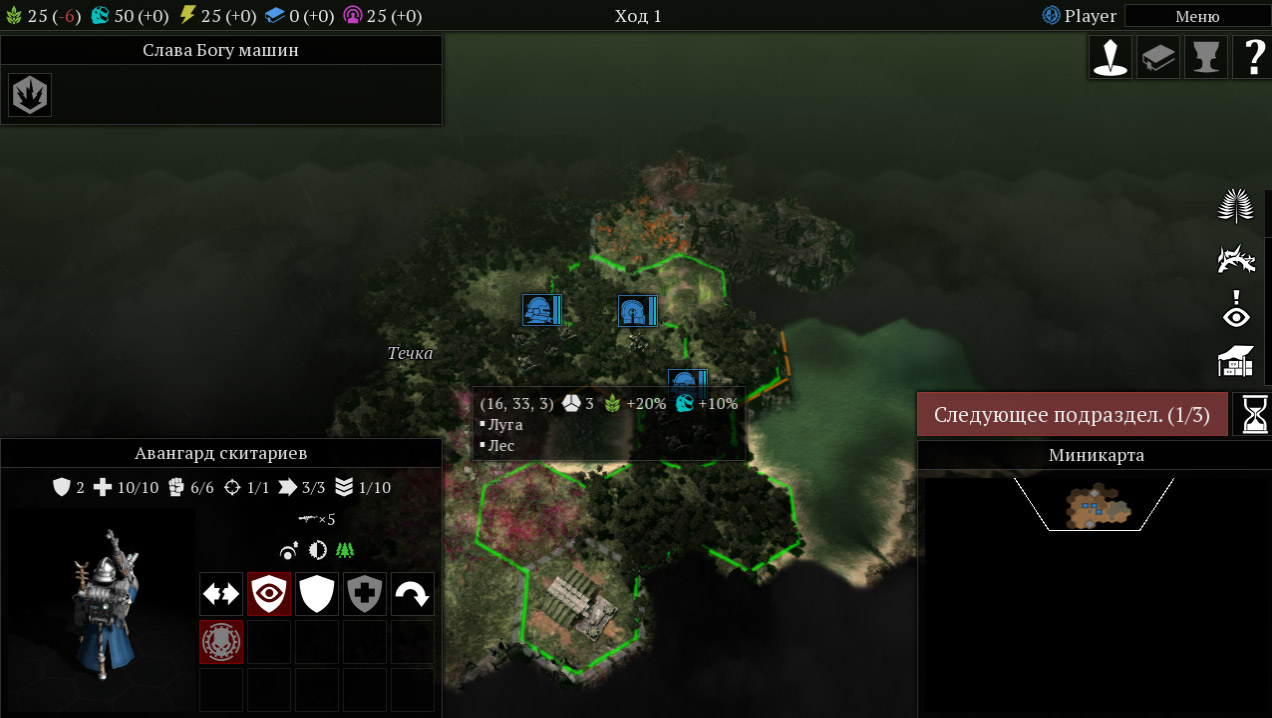Image resolution: width=1272 pixels, height=718 pixels.
Task: End turn with the hourglass button
Action: (1254, 414)
